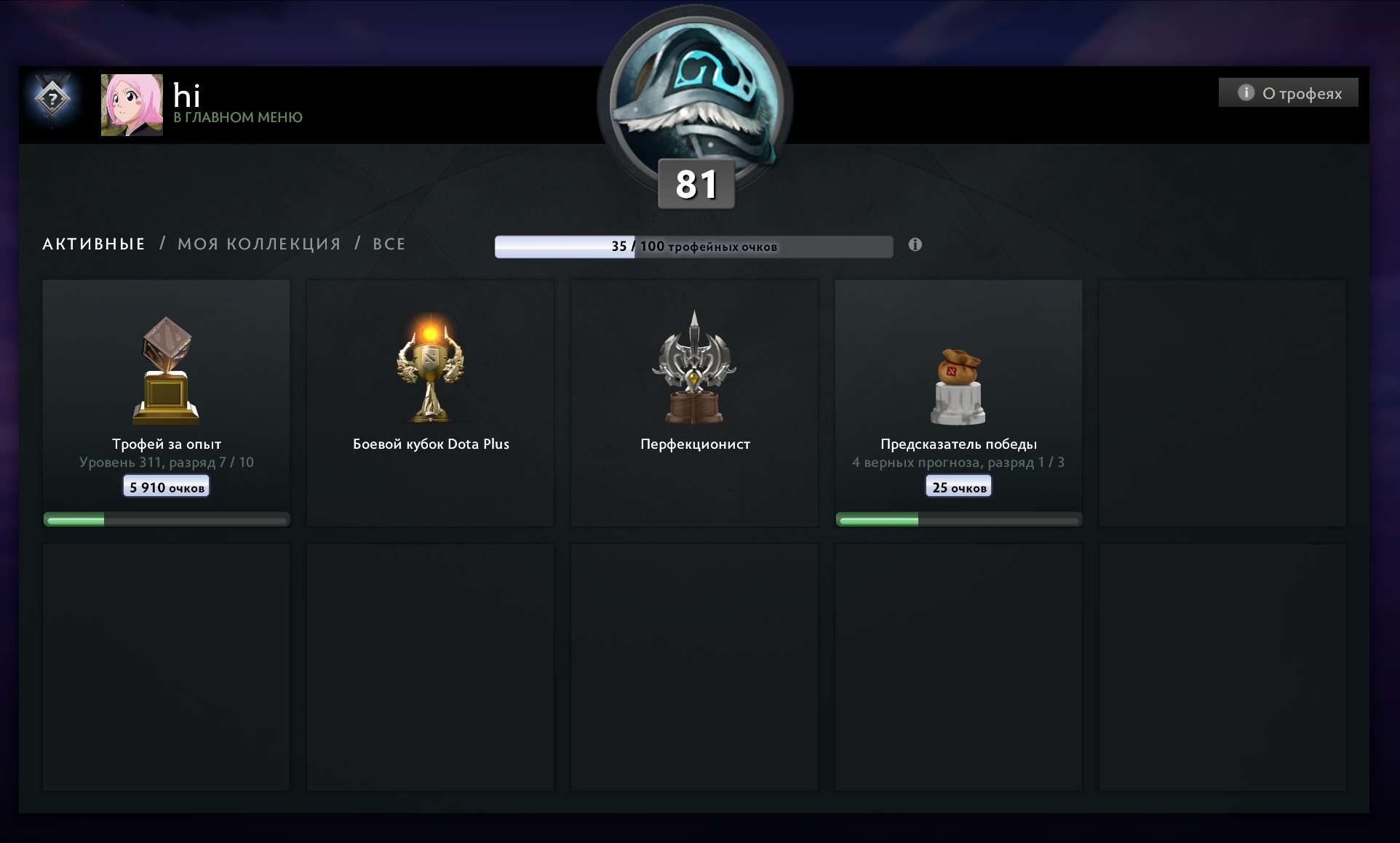Open the 'АКТИВНЫЕ' tab
Screen dimensions: 1400x843
tap(92, 244)
